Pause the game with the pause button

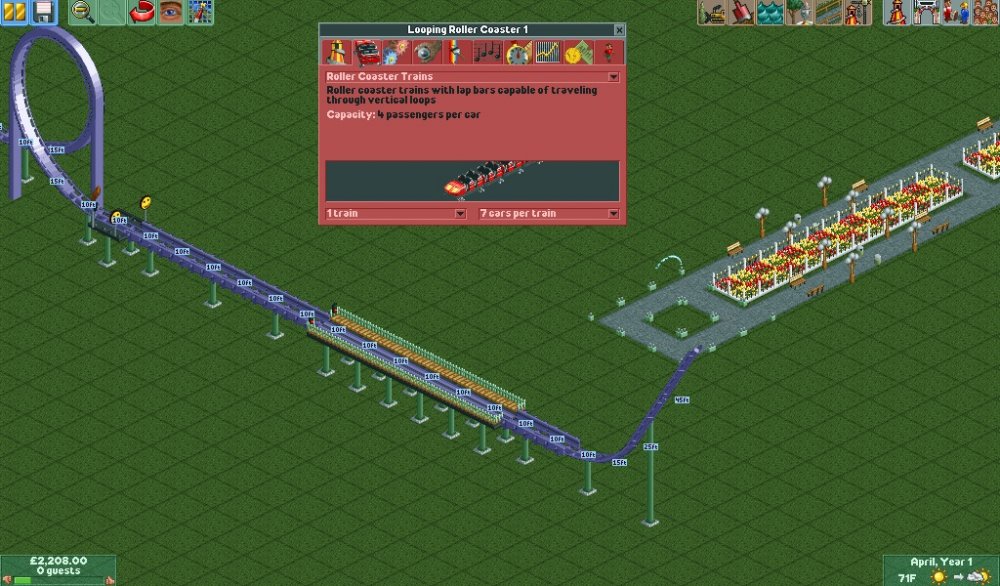pyautogui.click(x=14, y=12)
